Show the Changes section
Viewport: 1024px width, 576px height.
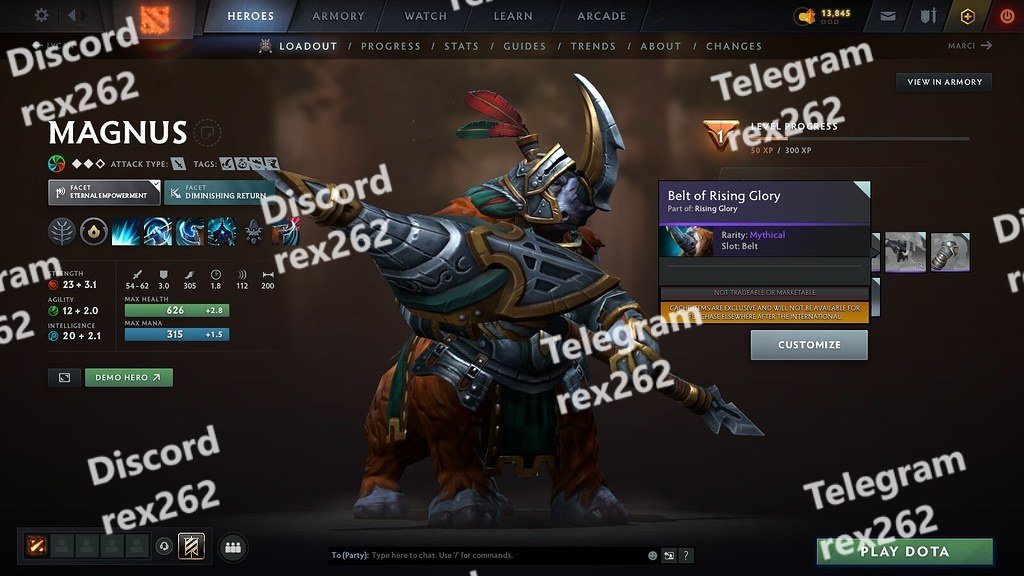point(733,46)
